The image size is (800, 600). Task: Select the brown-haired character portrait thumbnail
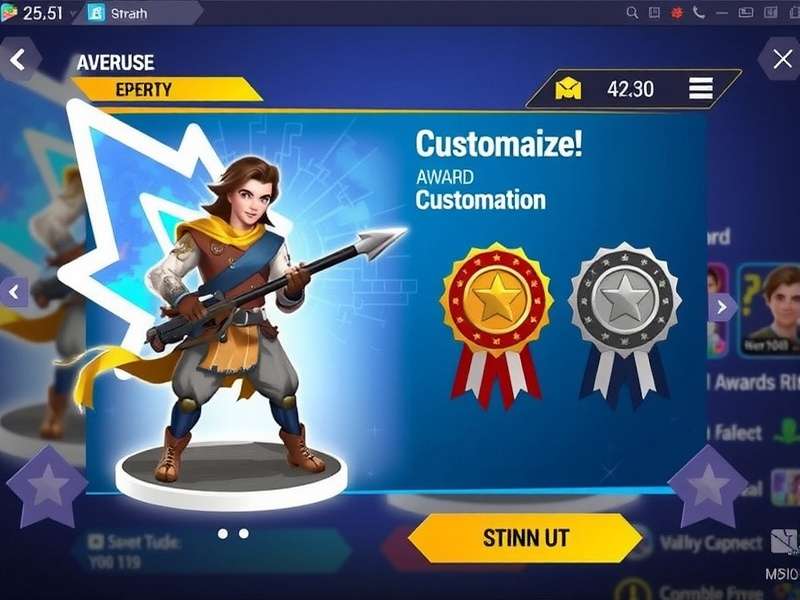772,306
